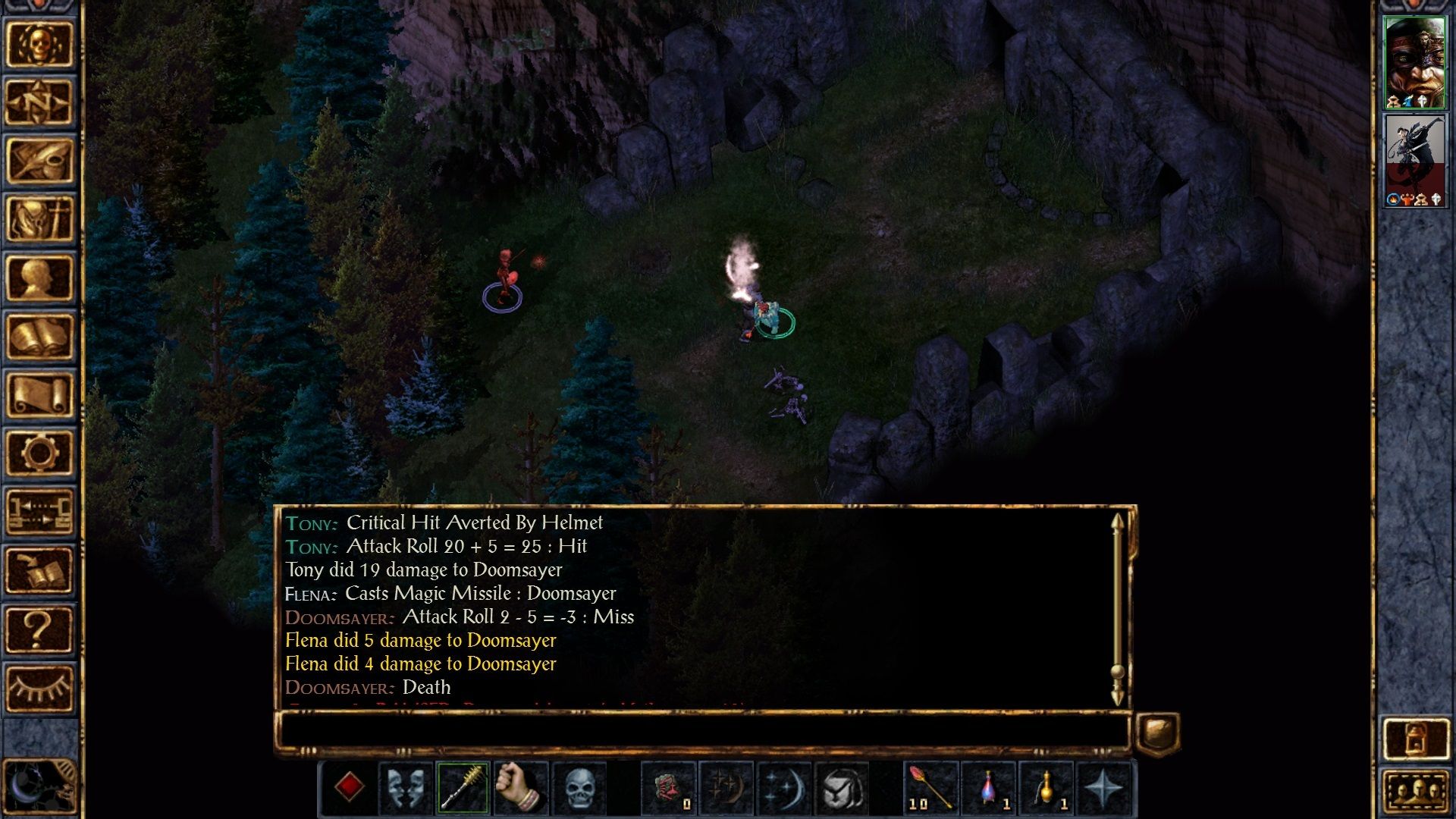Screen dimensions: 1456x819
Task: Open the mage spellbook button
Action: point(39,336)
